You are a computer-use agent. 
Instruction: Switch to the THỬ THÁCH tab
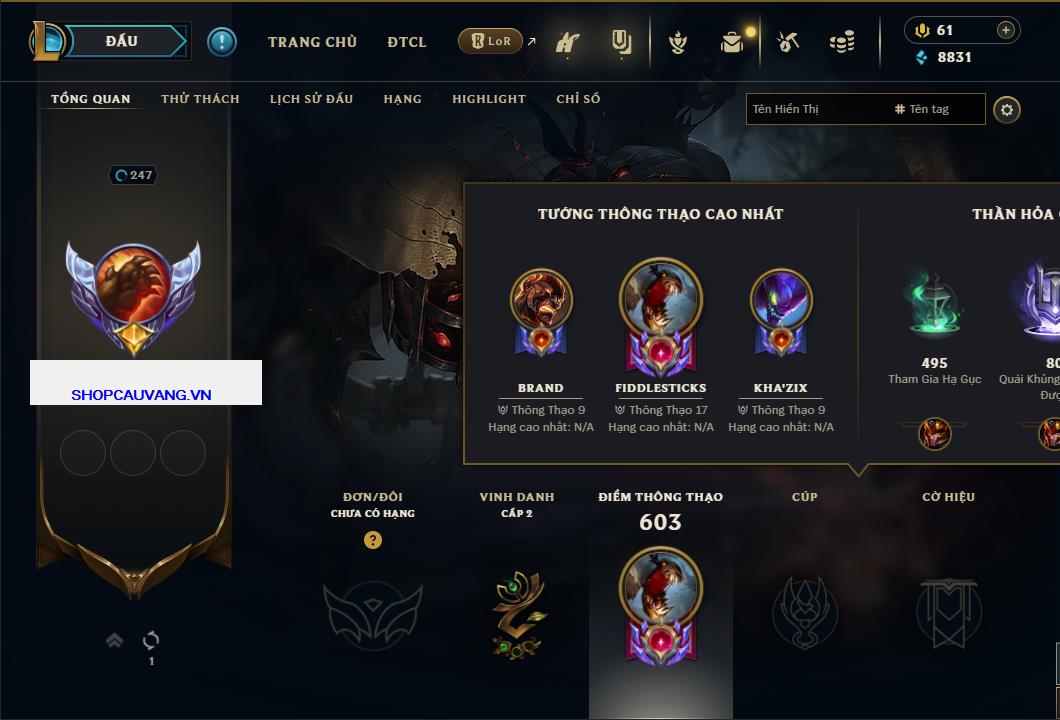[200, 99]
